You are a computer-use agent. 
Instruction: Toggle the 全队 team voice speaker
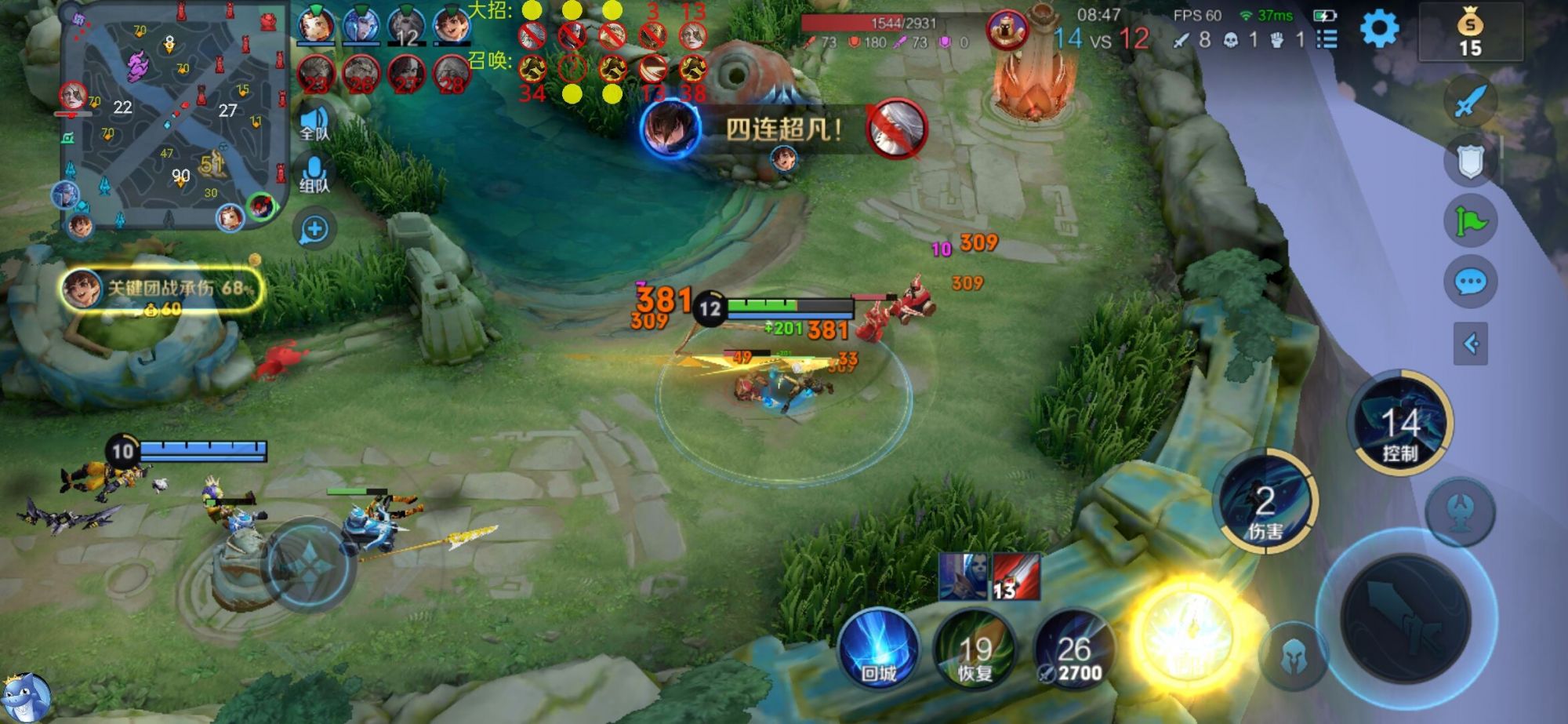pyautogui.click(x=314, y=123)
